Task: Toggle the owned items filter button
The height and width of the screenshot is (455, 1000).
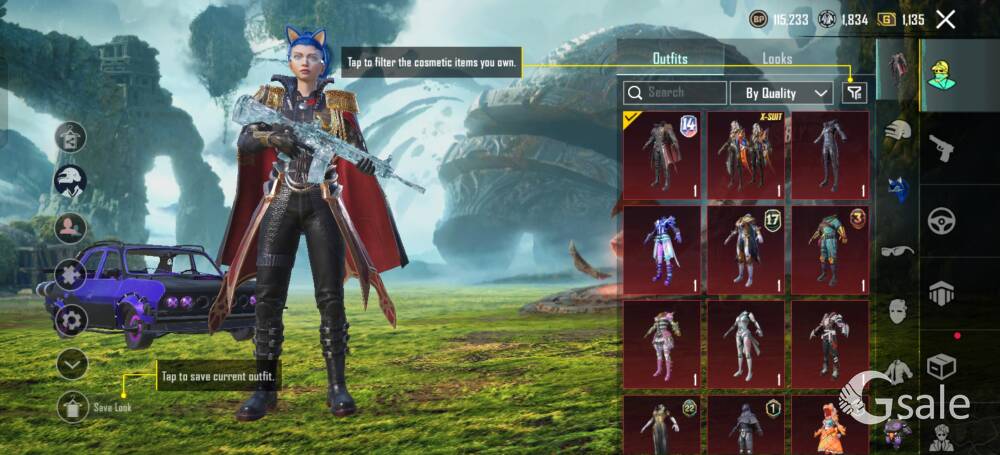Action: tap(854, 93)
